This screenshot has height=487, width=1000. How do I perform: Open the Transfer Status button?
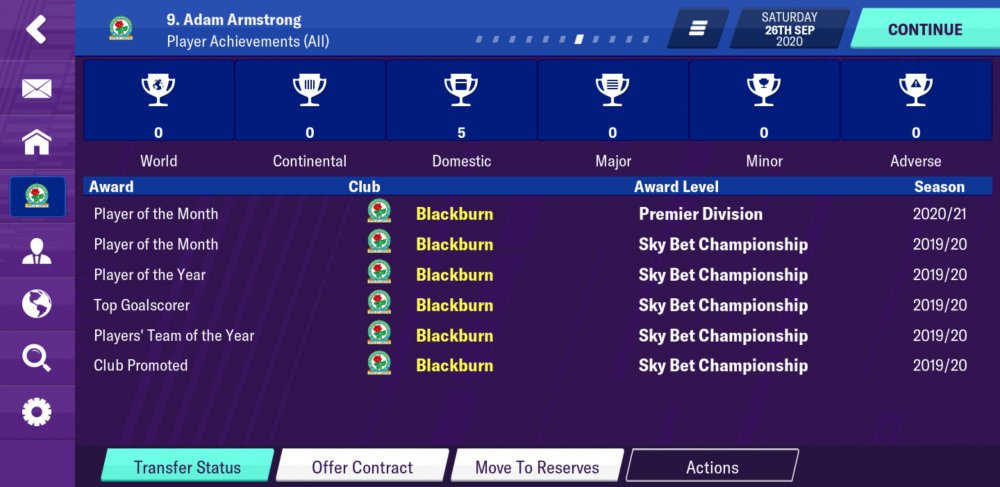[187, 467]
